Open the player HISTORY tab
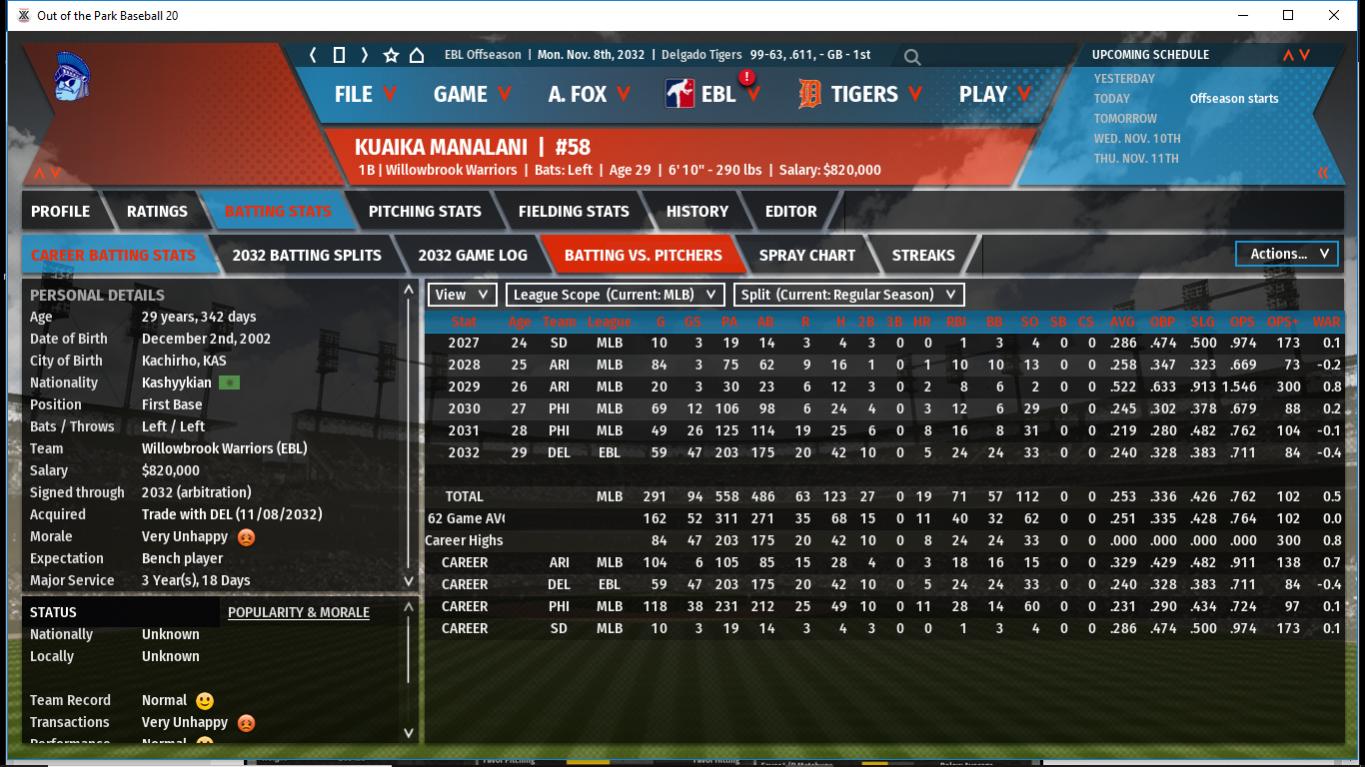The height and width of the screenshot is (767, 1365). 697,211
